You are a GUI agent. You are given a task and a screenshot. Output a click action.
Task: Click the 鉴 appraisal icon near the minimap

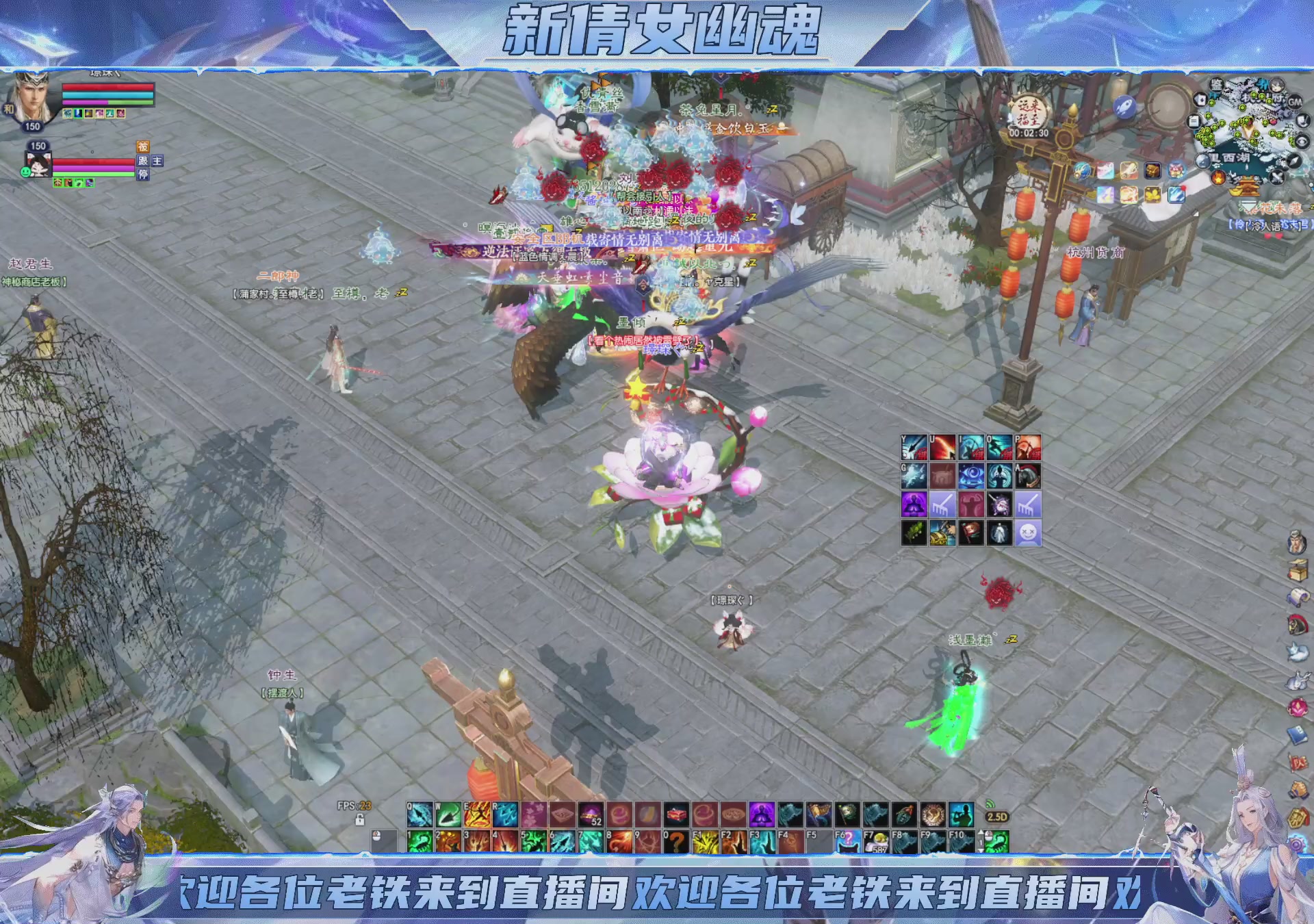pyautogui.click(x=1216, y=86)
